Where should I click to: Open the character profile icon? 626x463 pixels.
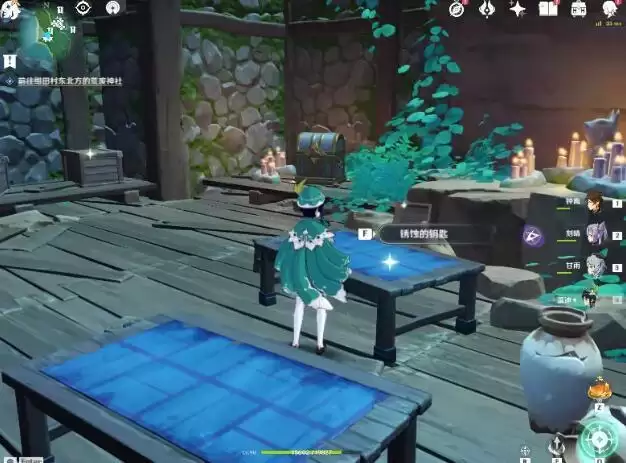click(x=608, y=9)
